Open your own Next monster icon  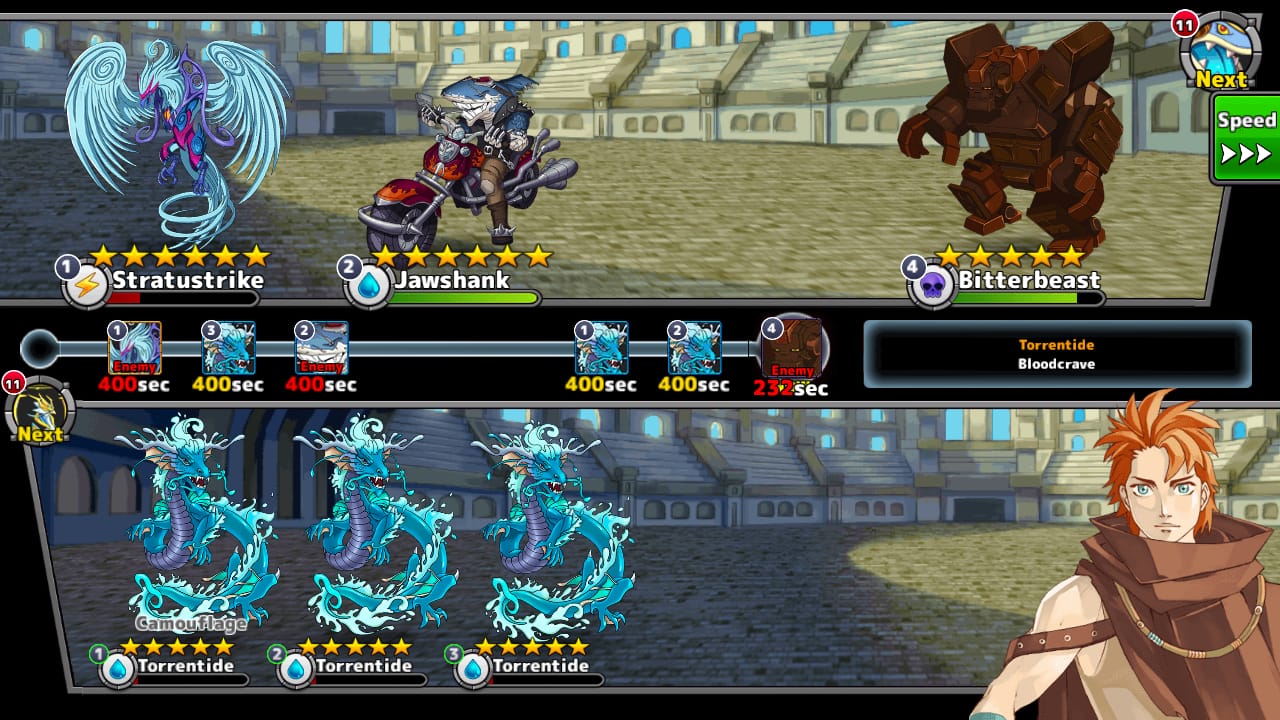coord(42,413)
